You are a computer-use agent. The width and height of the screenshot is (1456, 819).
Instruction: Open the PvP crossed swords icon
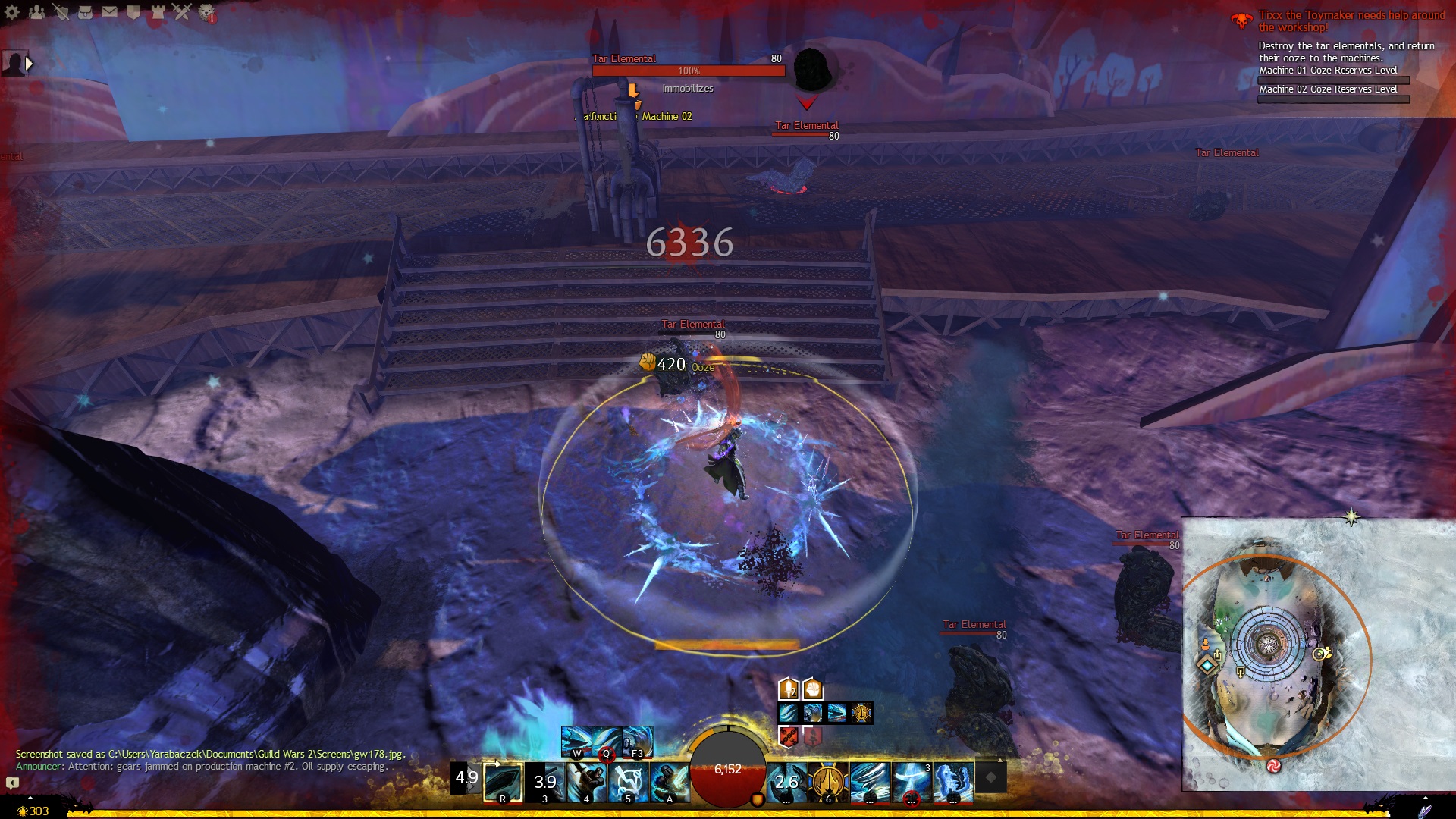(x=182, y=12)
